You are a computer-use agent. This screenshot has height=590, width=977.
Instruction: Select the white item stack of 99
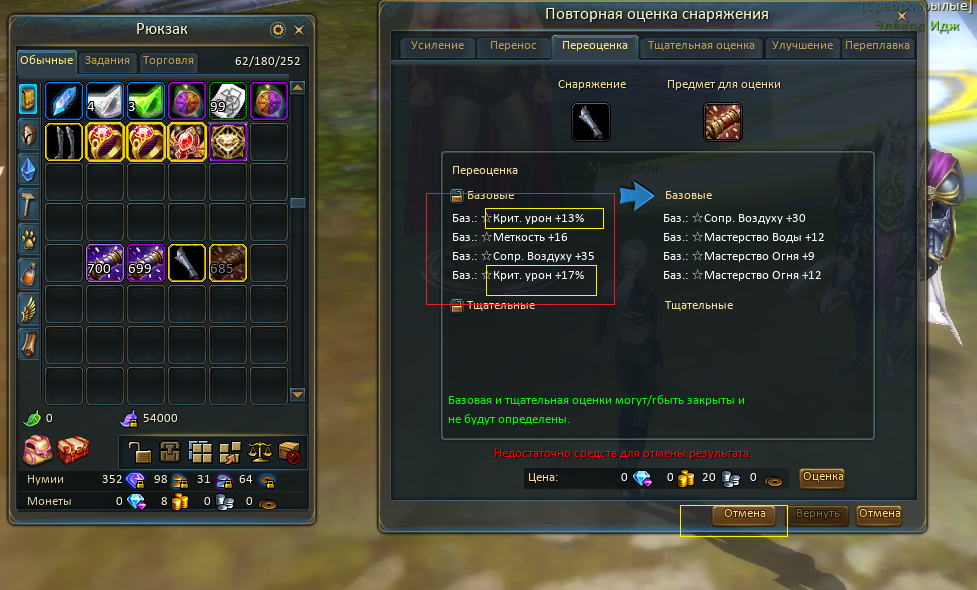(x=228, y=101)
